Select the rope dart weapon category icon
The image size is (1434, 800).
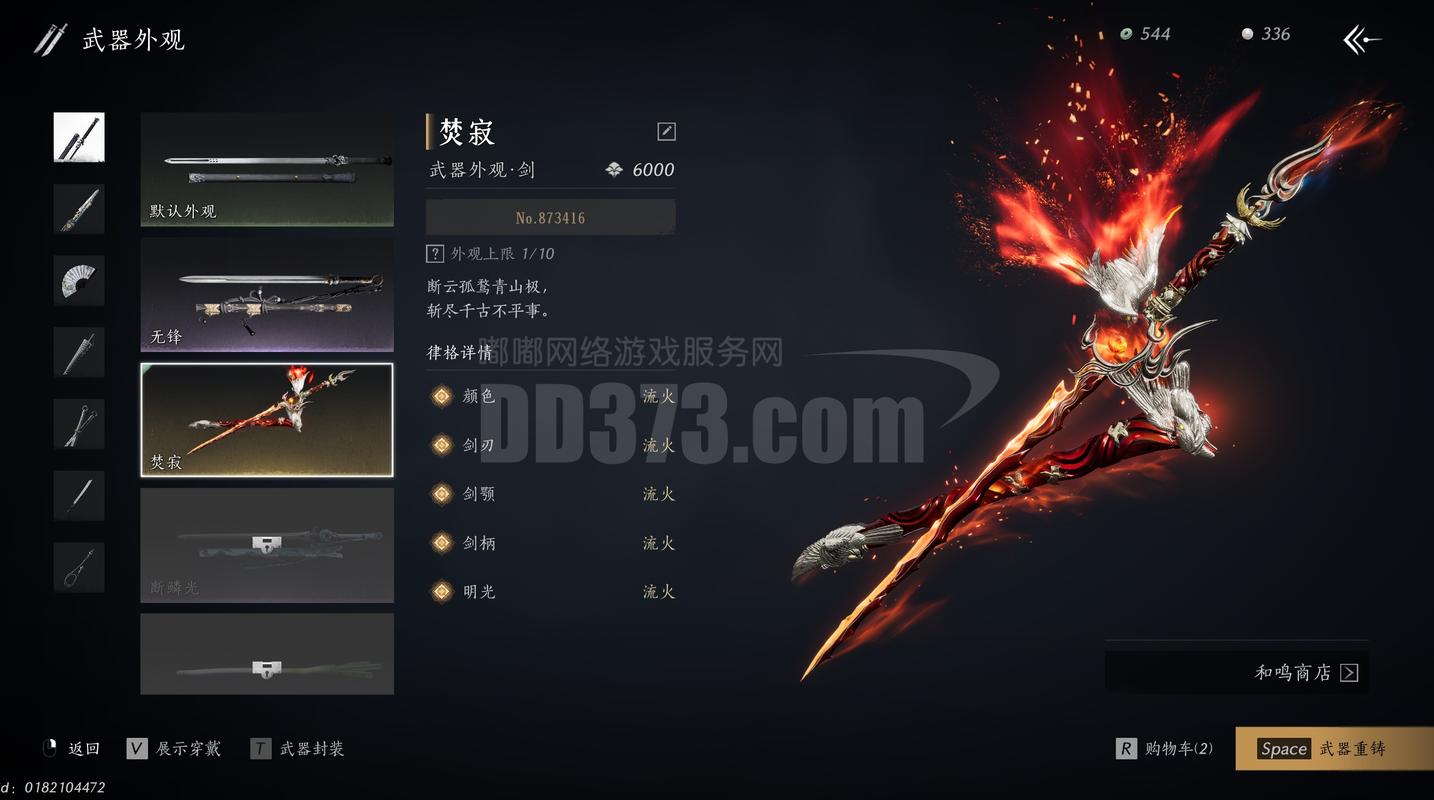[78, 566]
